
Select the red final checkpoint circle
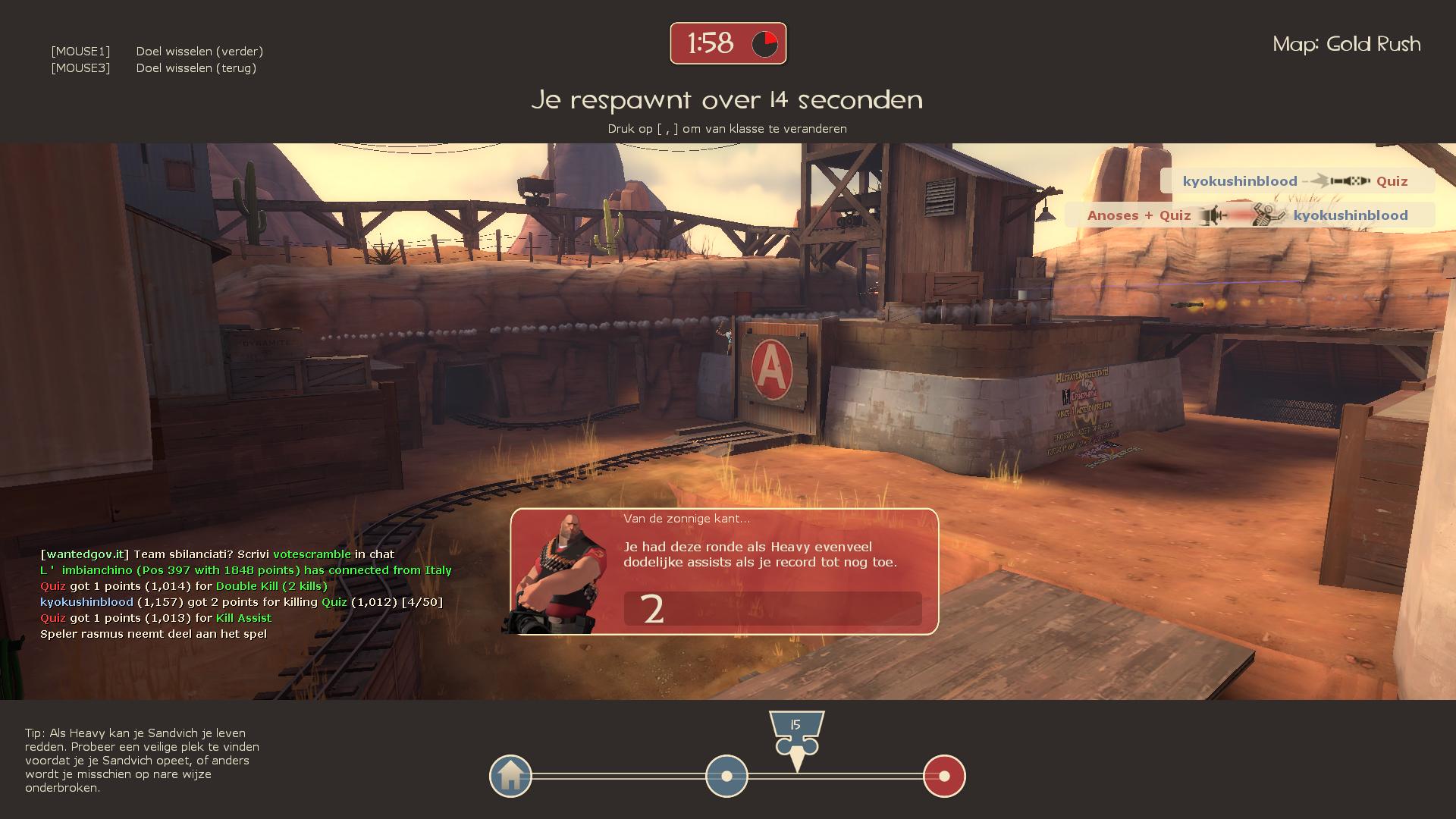coord(944,776)
